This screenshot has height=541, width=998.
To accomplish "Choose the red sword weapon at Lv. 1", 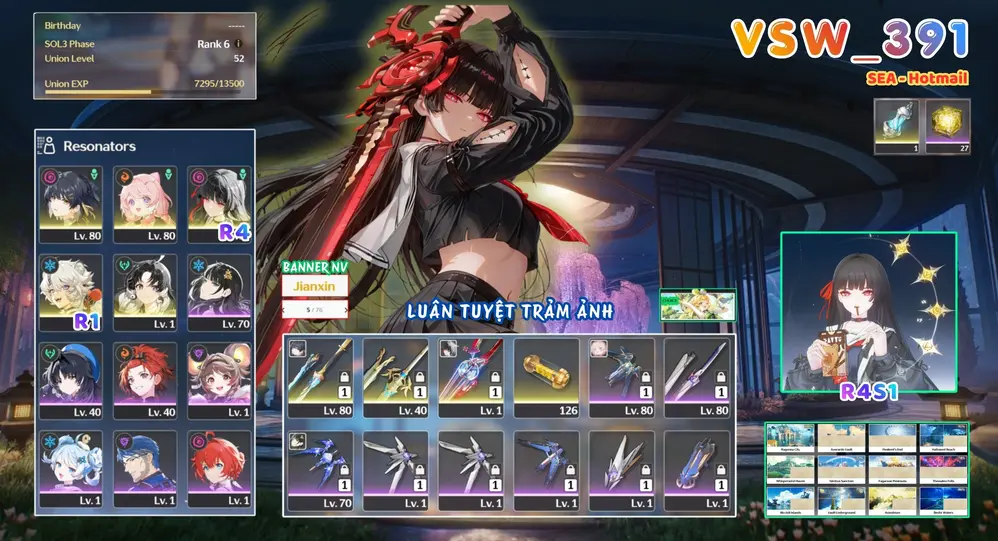I will [x=470, y=377].
